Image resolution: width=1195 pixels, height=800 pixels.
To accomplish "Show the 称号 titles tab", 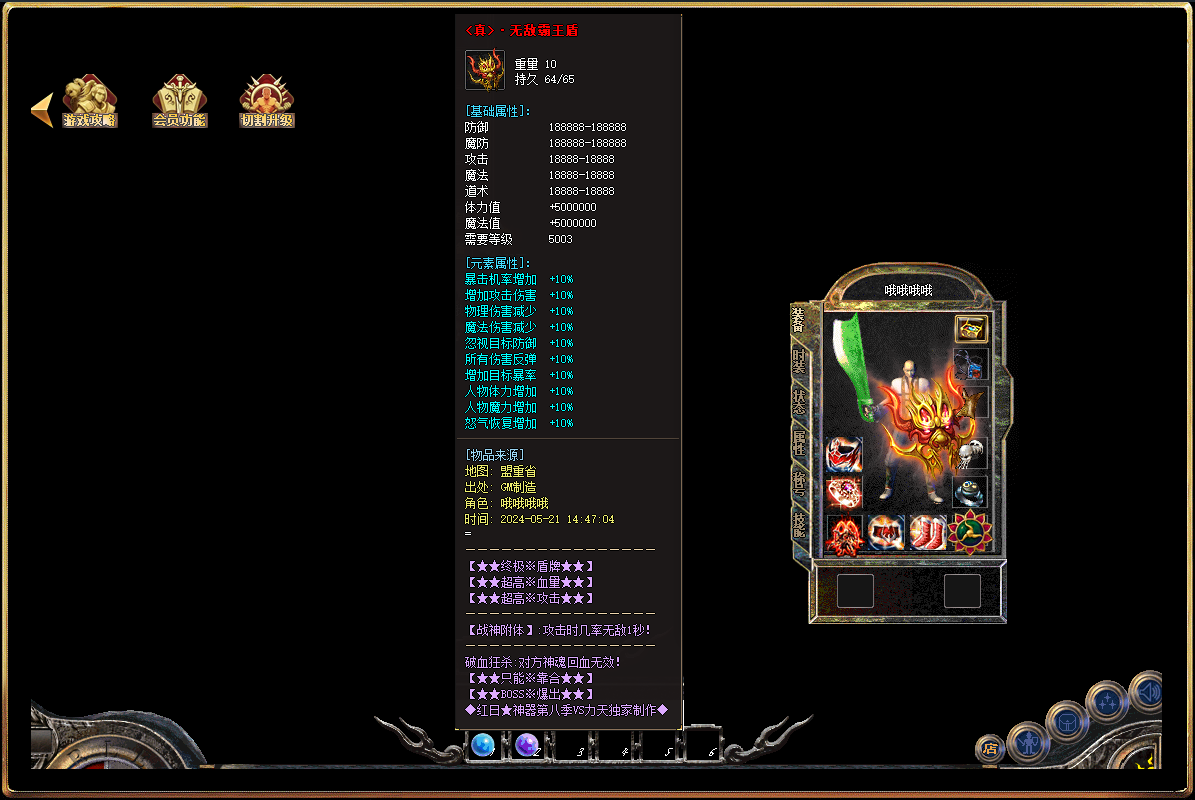I will (799, 483).
